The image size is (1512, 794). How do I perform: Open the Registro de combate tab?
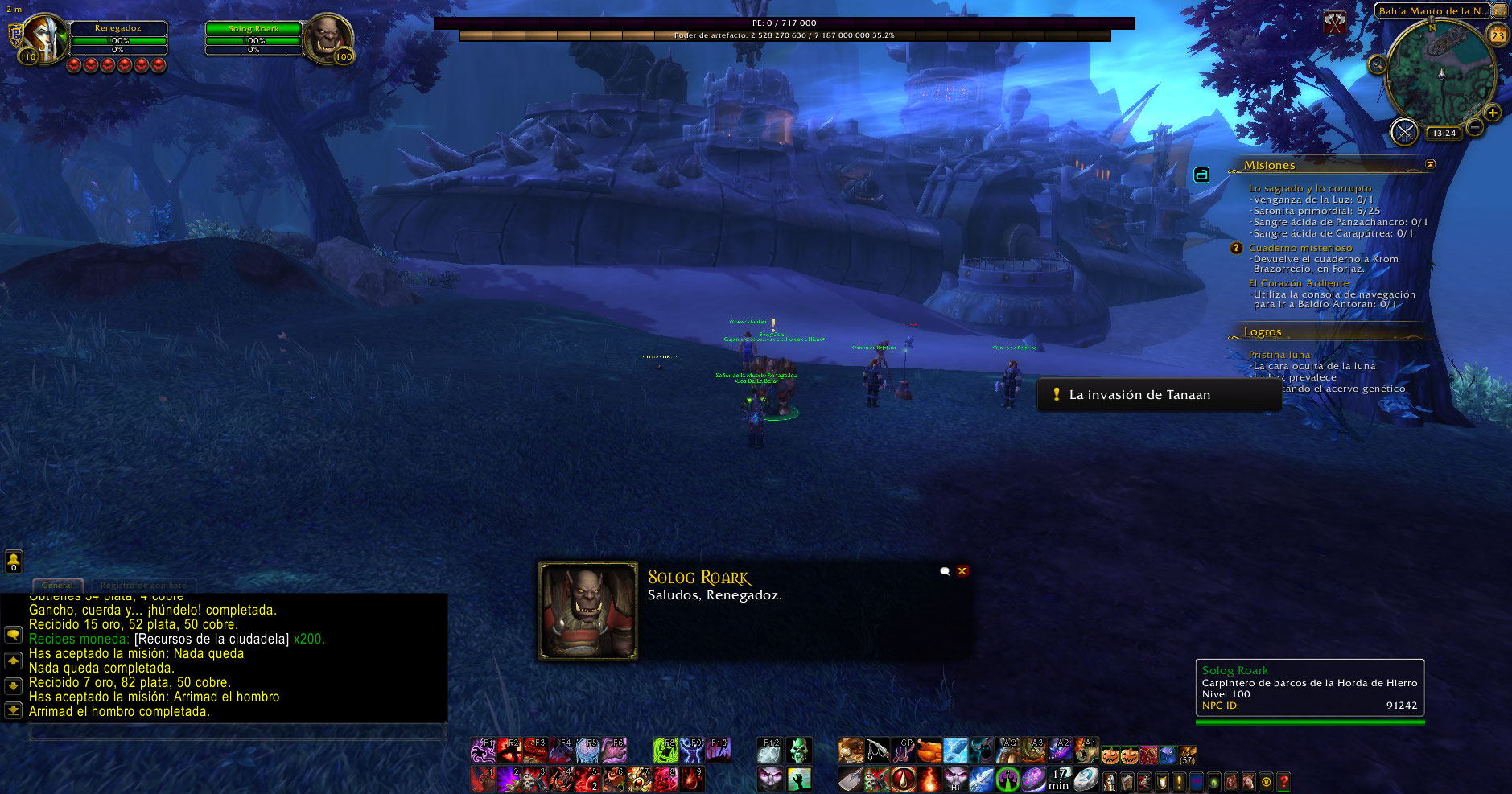click(143, 585)
